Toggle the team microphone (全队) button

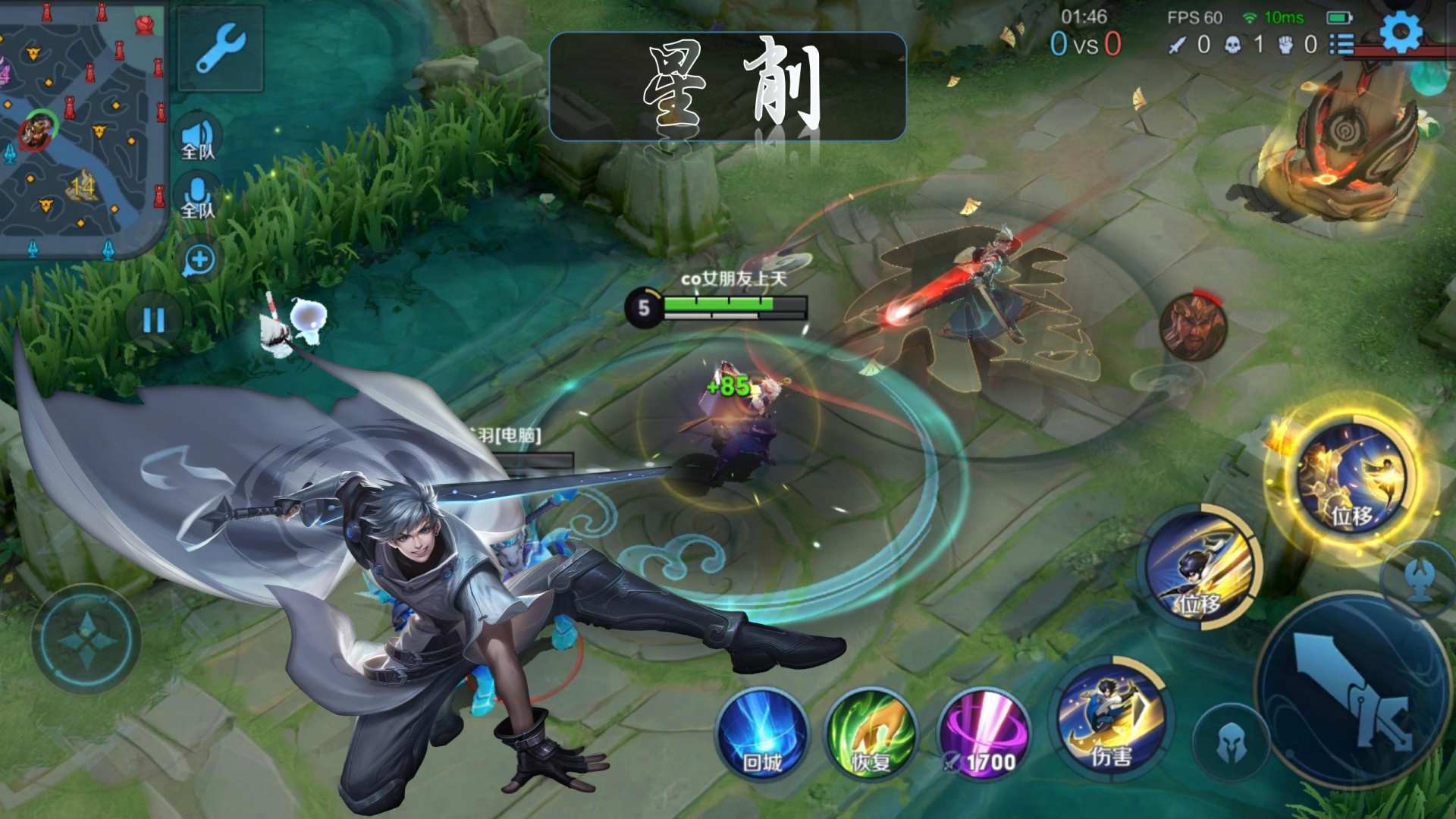(198, 198)
